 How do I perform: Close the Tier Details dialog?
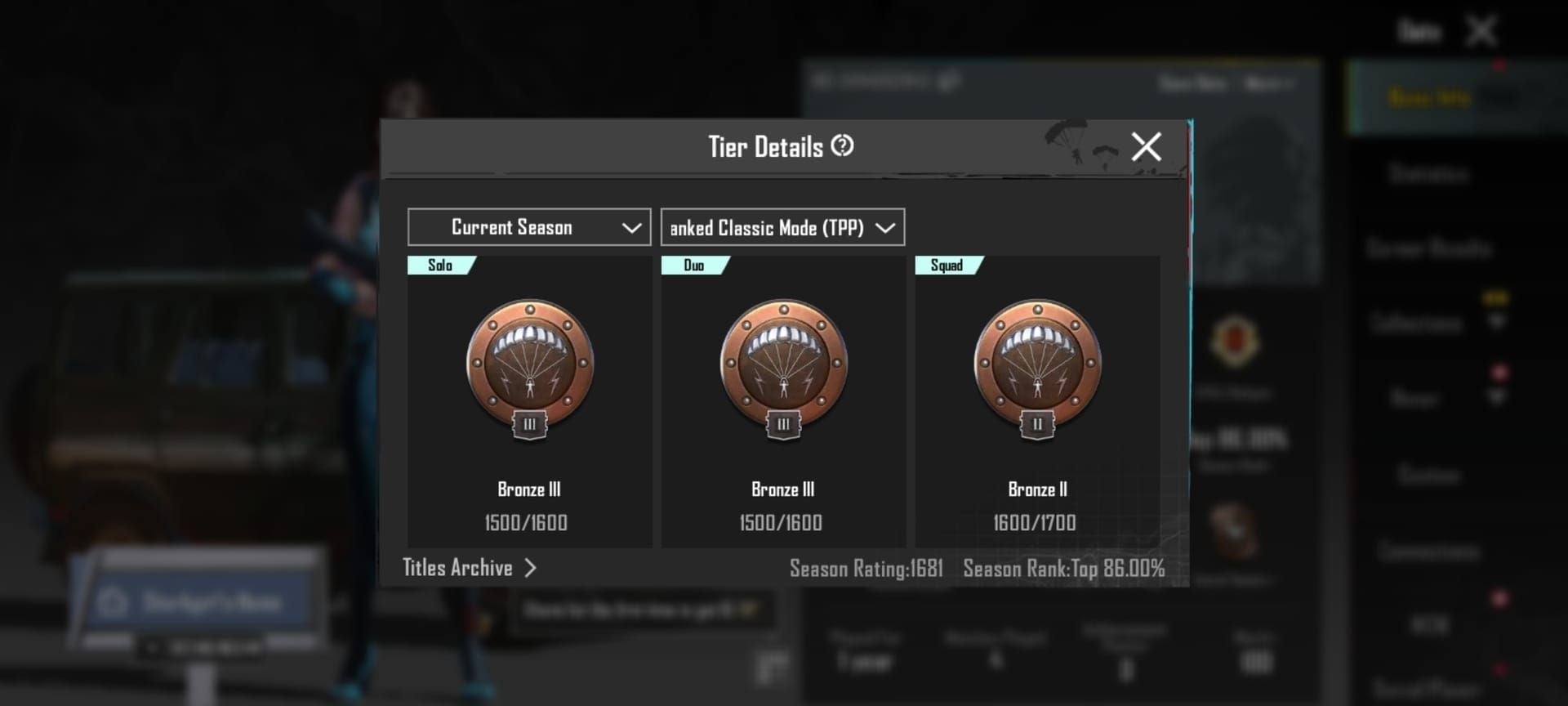[x=1146, y=147]
